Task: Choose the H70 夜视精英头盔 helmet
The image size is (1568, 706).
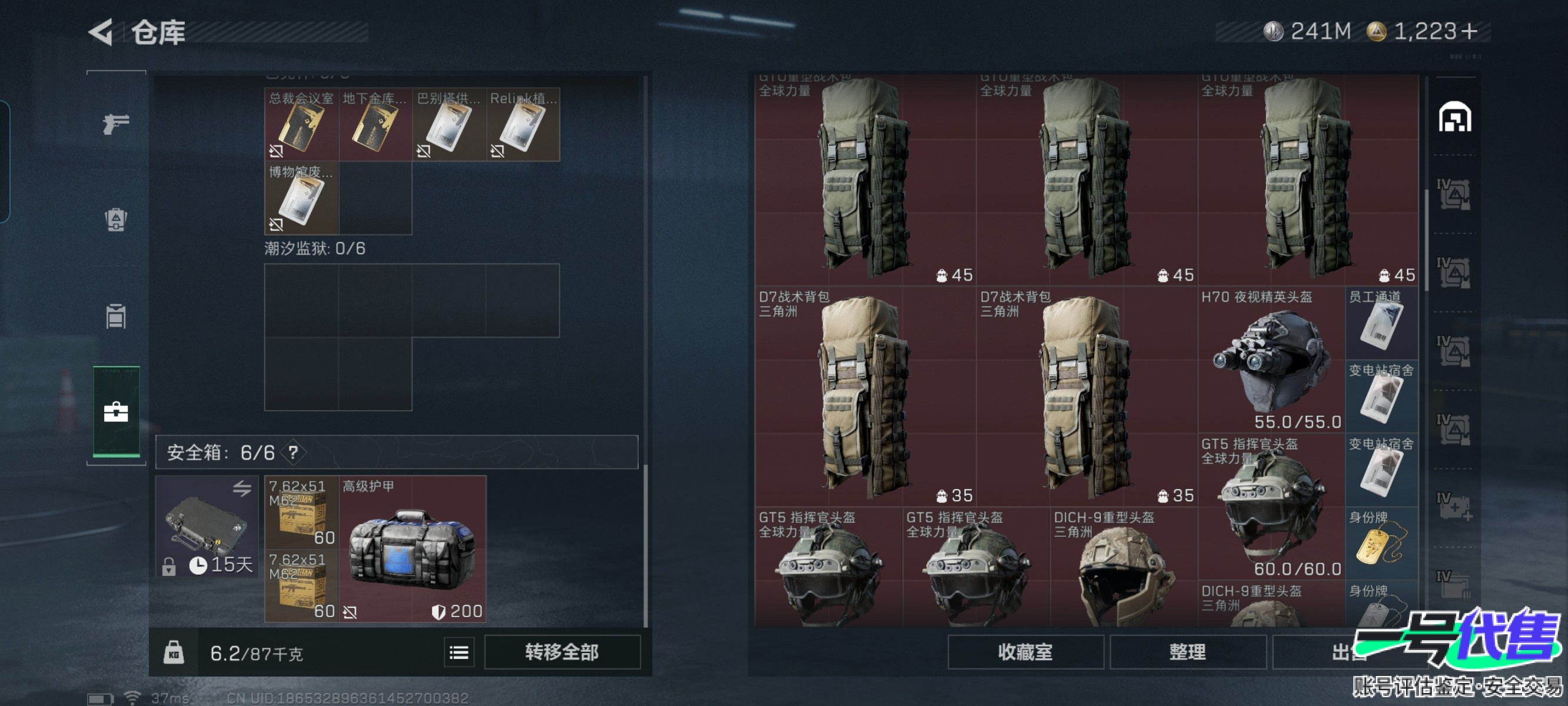Action: pos(1271,359)
